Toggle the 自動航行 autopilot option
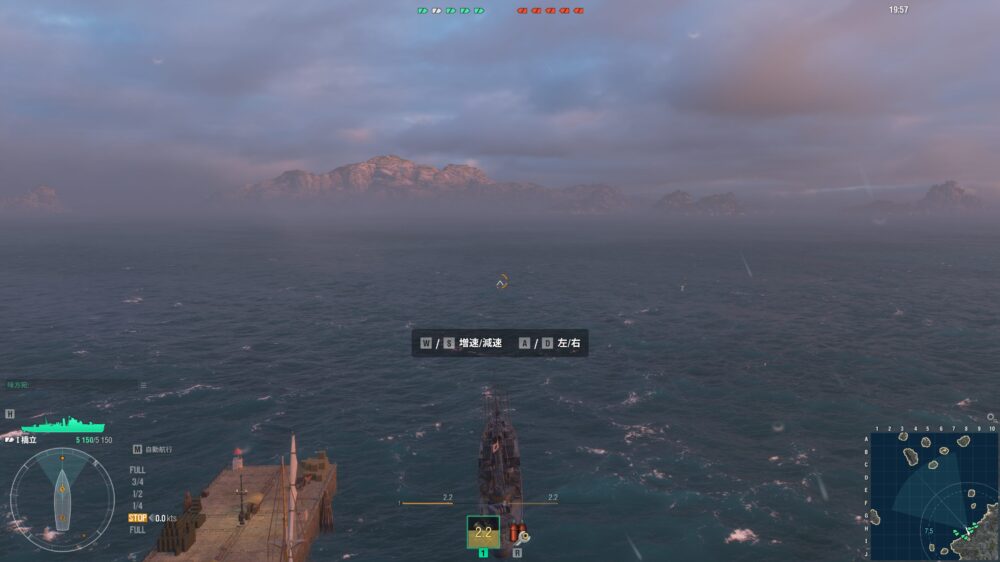 click(x=152, y=450)
